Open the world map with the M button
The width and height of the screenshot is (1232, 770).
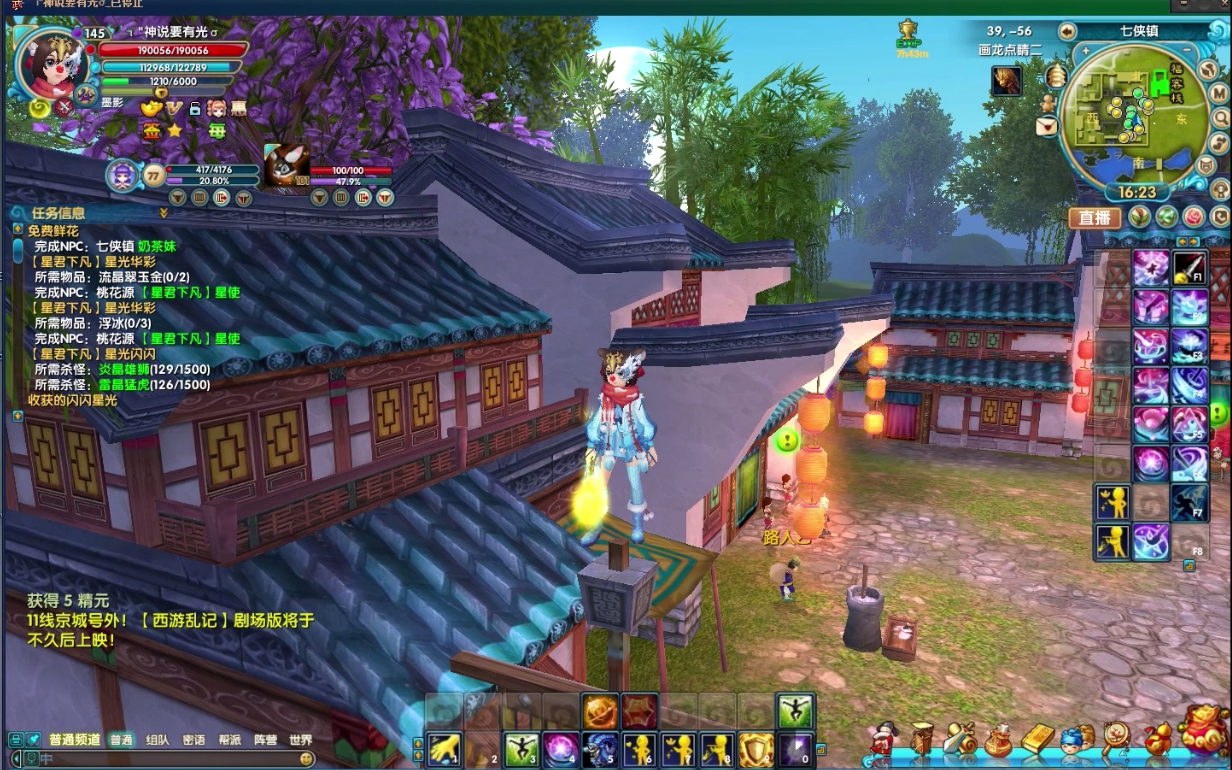tap(1218, 92)
